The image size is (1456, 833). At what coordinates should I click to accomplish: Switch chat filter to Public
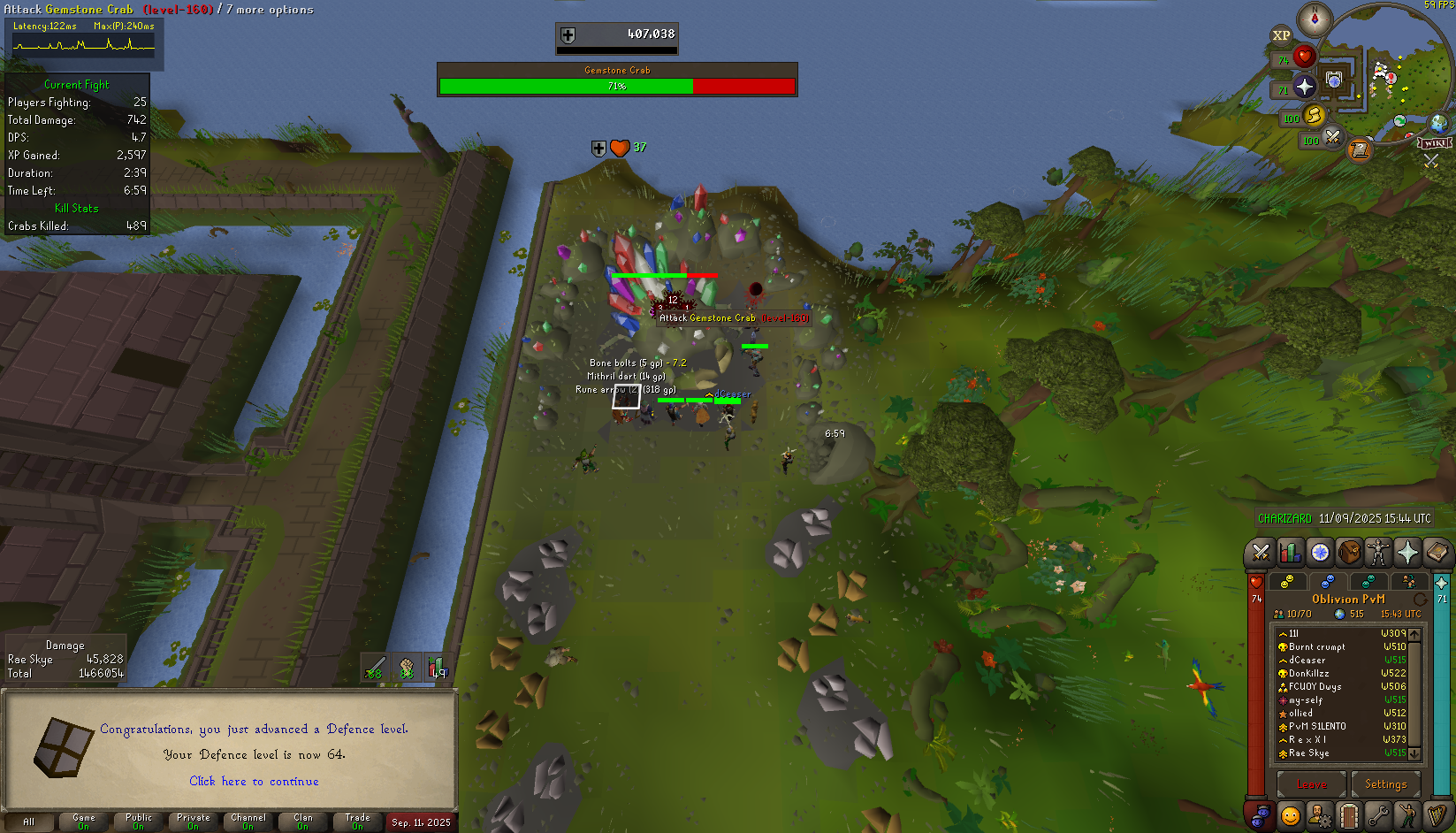139,822
